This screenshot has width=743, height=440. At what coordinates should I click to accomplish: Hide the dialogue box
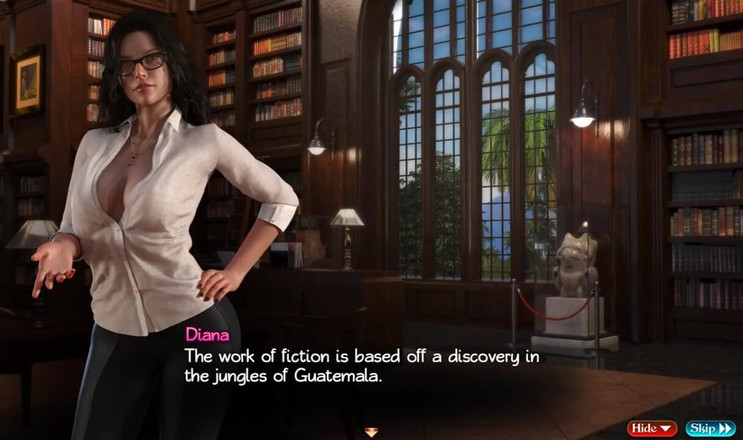tap(651, 428)
